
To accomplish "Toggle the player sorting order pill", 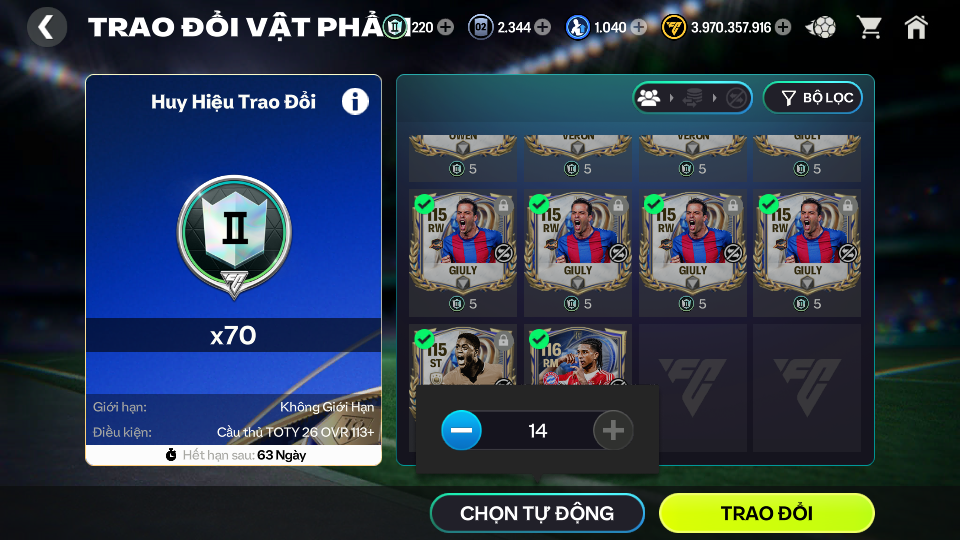I will (x=692, y=98).
